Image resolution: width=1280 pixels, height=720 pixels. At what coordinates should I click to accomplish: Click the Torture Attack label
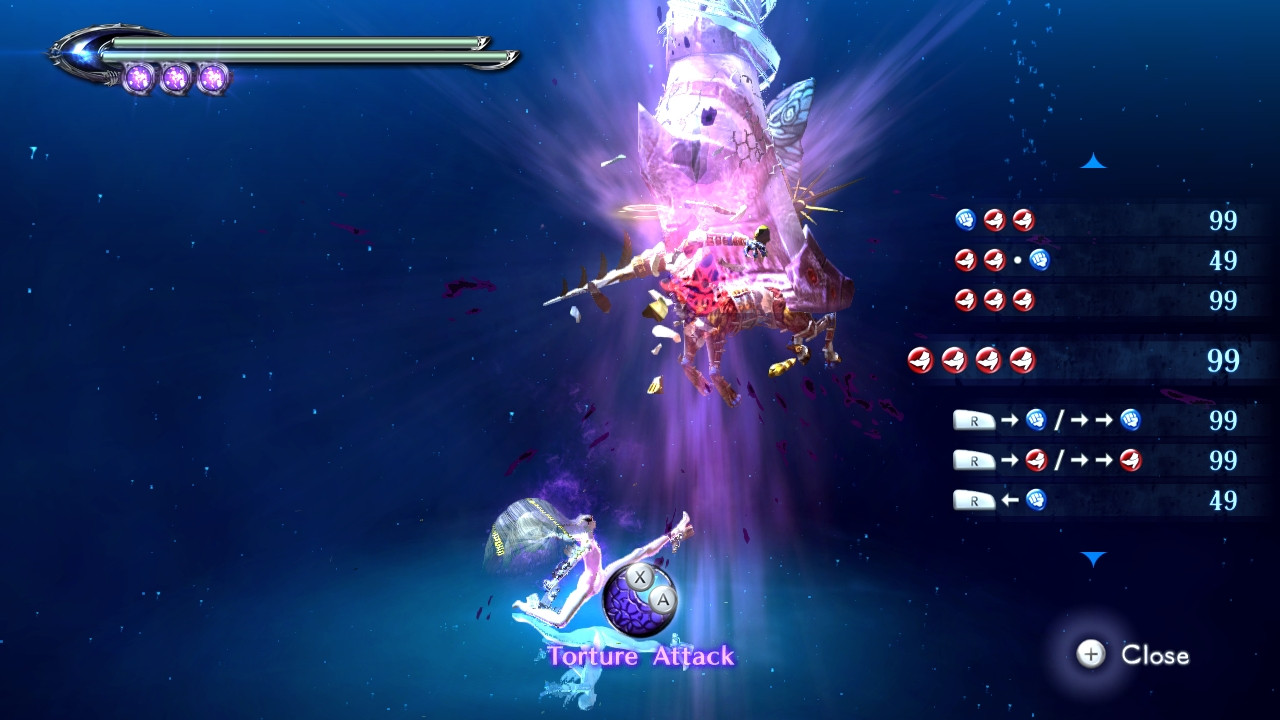[x=643, y=656]
